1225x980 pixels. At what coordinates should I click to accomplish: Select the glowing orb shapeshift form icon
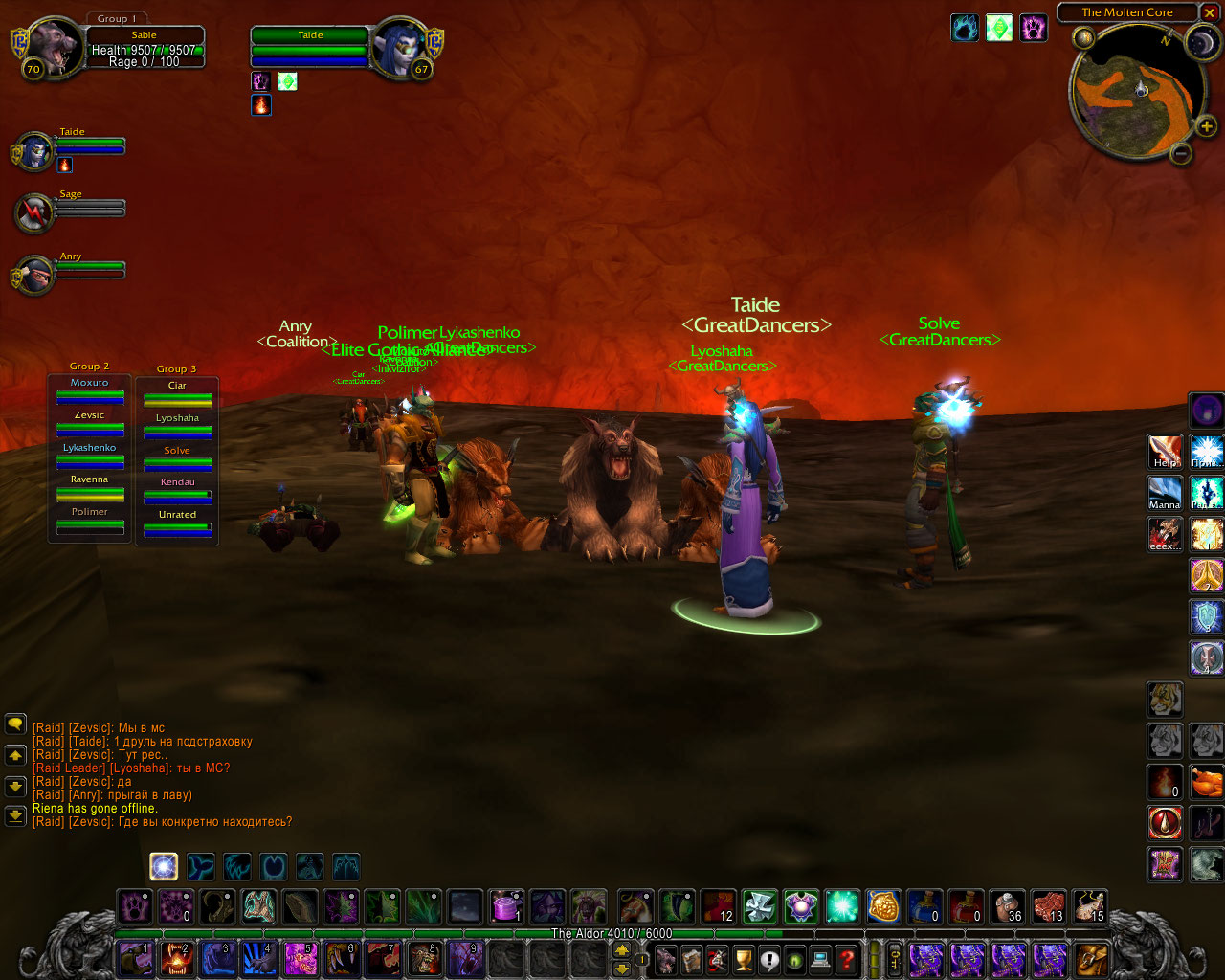pos(164,867)
